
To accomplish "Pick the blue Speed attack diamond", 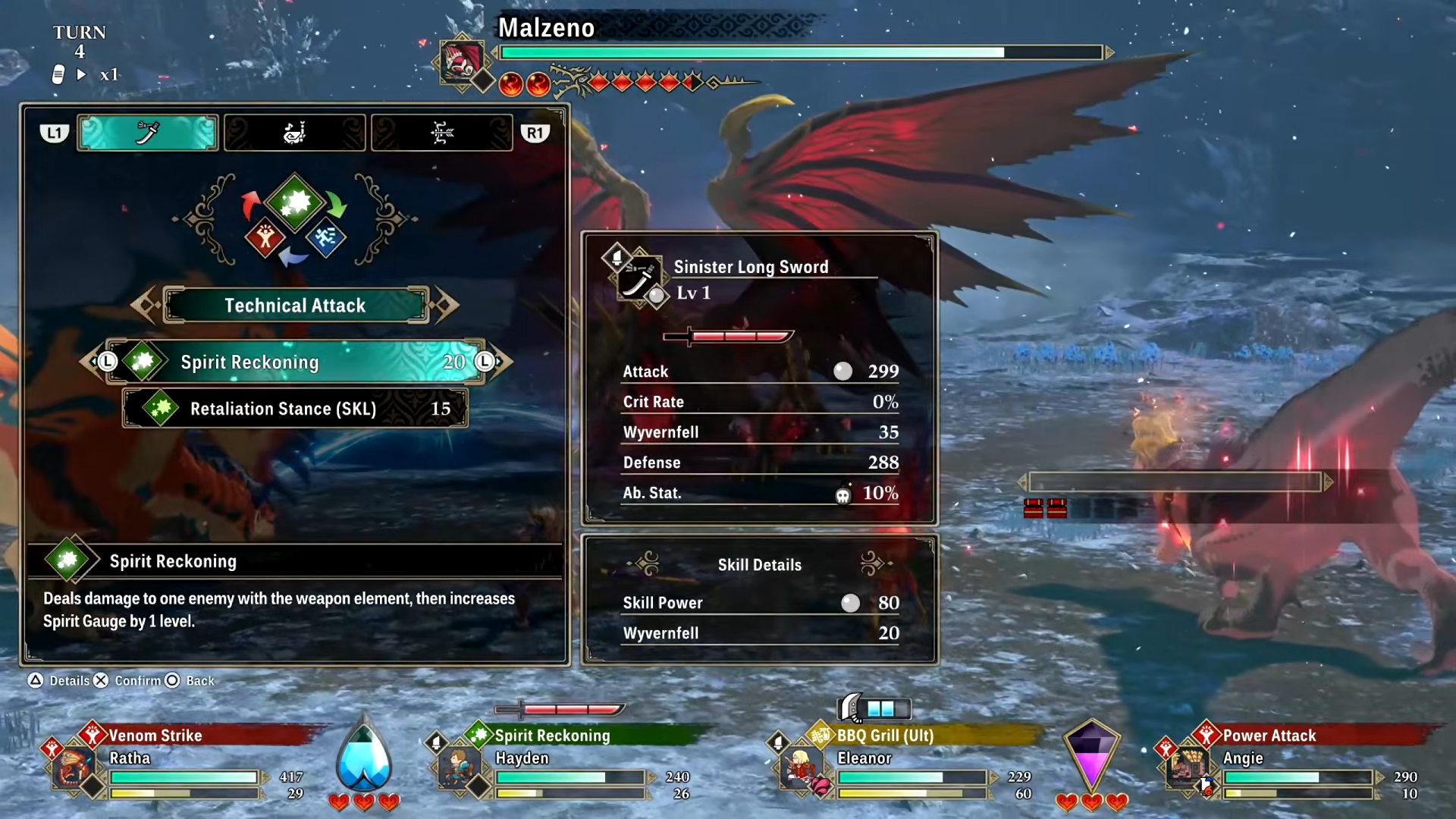I will pos(326,238).
